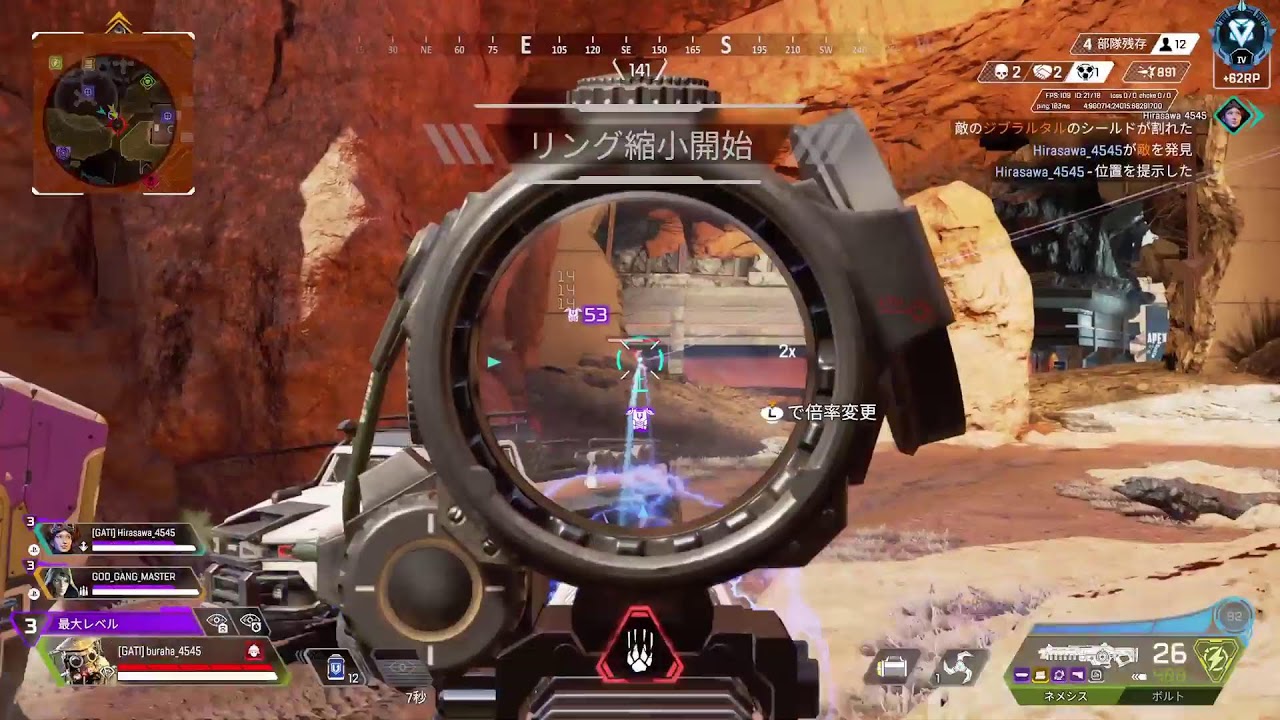Click the first eye perk icon

click(x=217, y=623)
